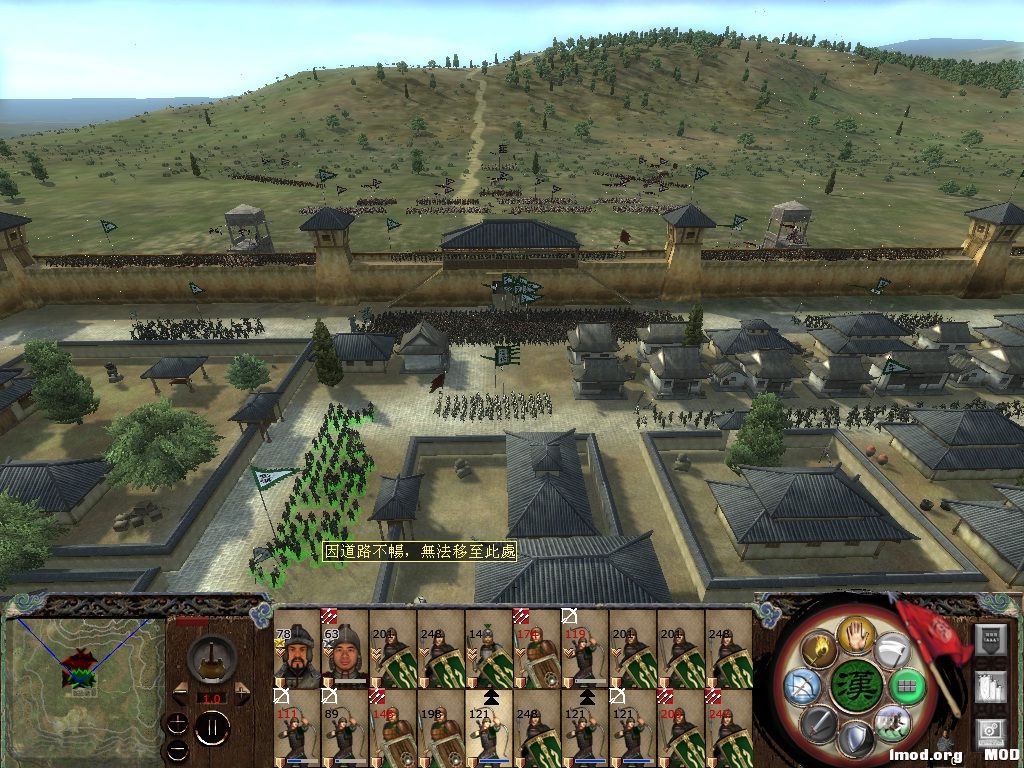The image size is (1024, 768).
Task: Click the battlefield minimap
Action: pos(84,682)
